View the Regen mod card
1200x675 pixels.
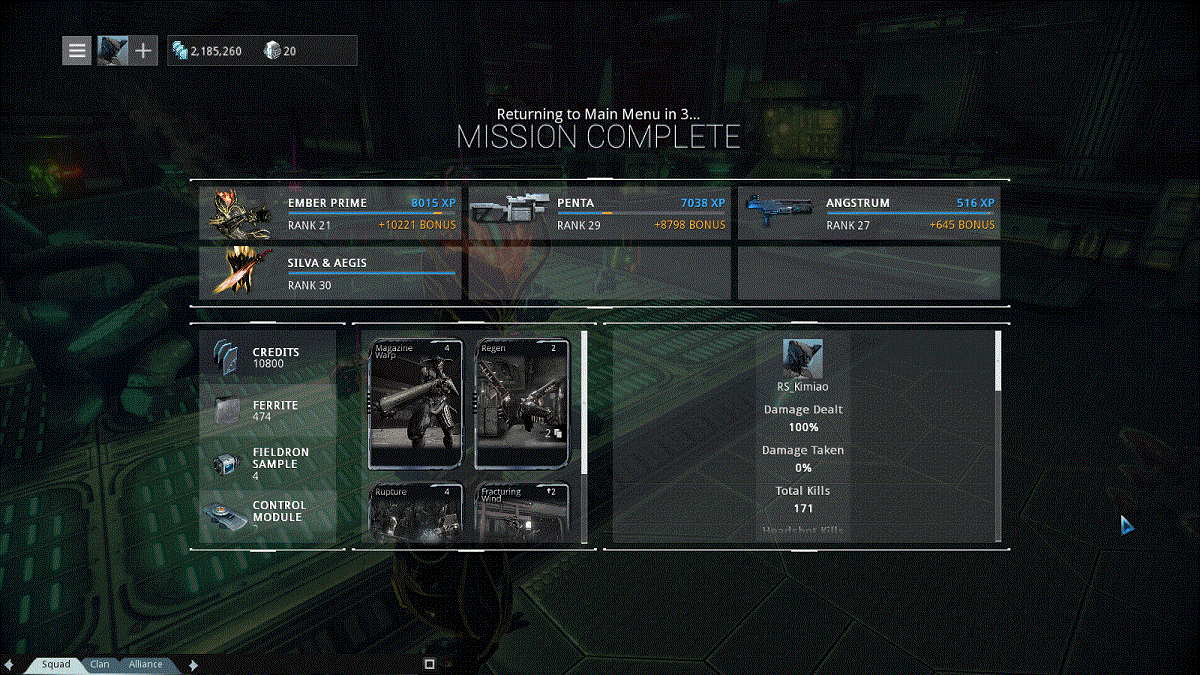coord(523,404)
